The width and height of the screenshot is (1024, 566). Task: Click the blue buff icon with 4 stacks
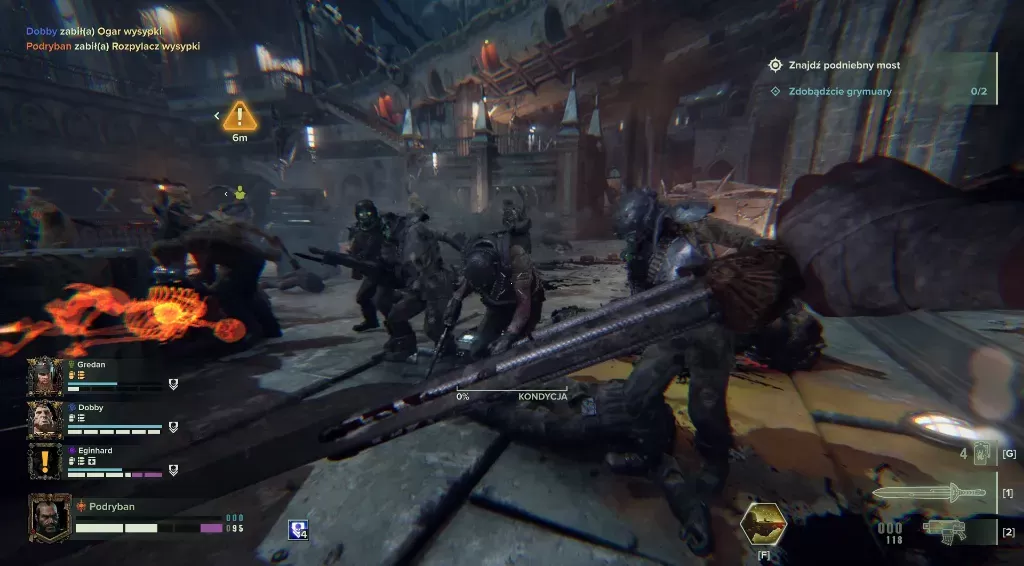[297, 530]
